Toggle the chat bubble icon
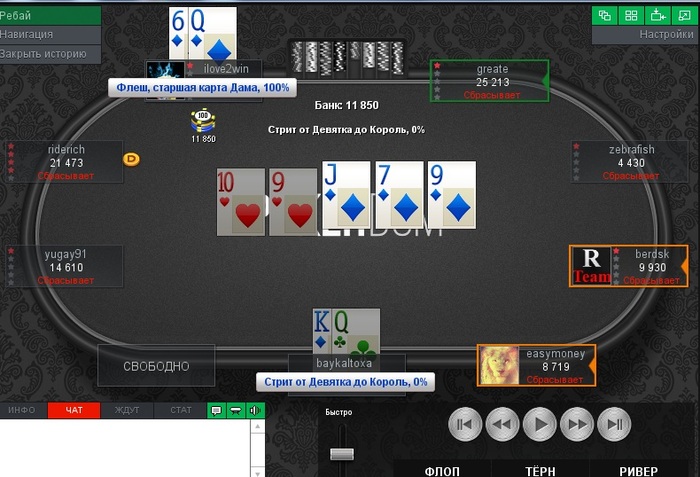The width and height of the screenshot is (700, 477). tap(216, 410)
